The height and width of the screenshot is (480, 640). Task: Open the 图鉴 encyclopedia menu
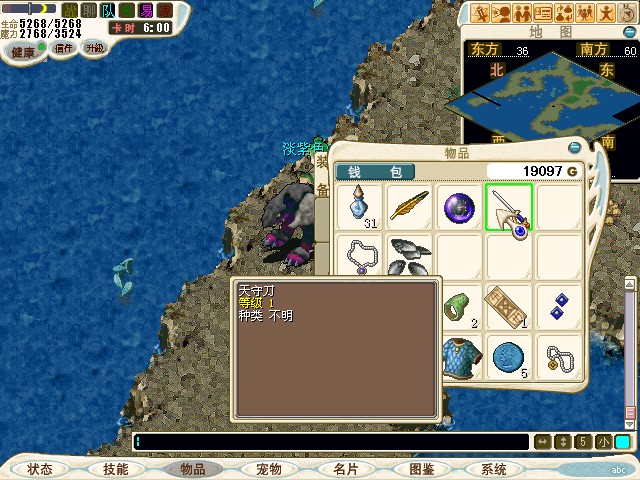421,468
